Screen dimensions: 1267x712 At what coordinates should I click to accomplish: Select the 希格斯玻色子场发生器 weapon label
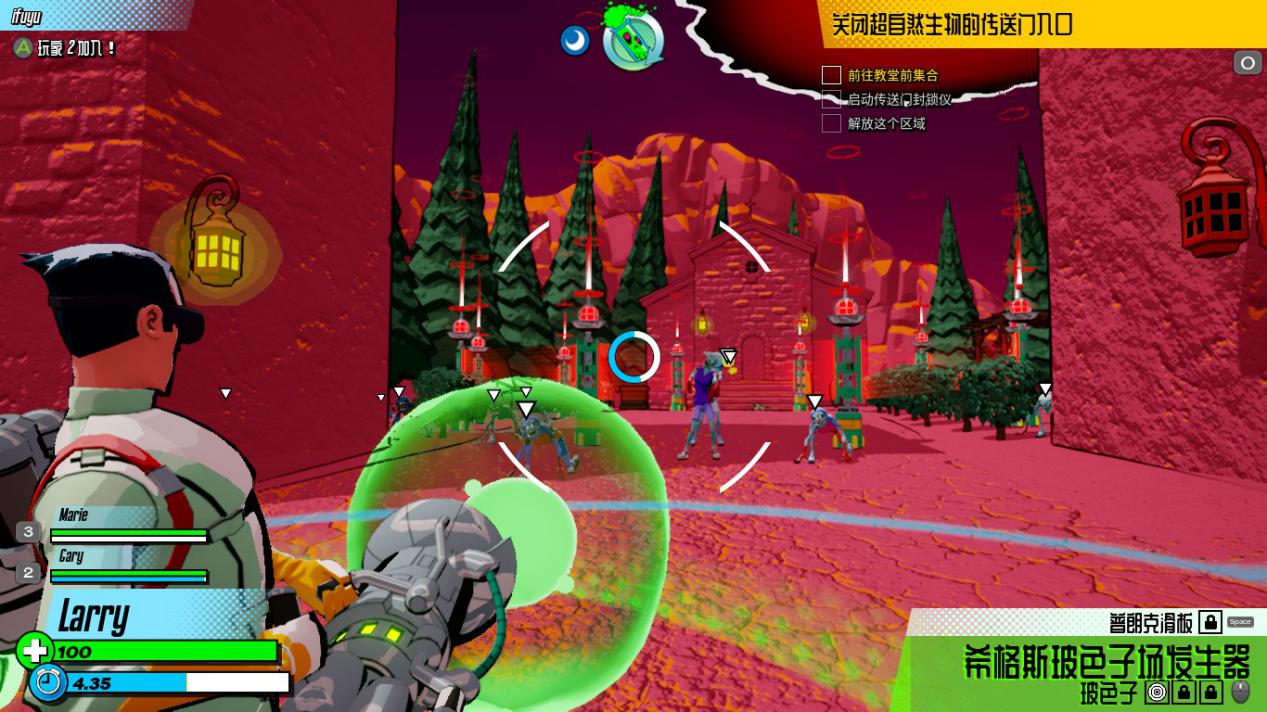click(1106, 661)
